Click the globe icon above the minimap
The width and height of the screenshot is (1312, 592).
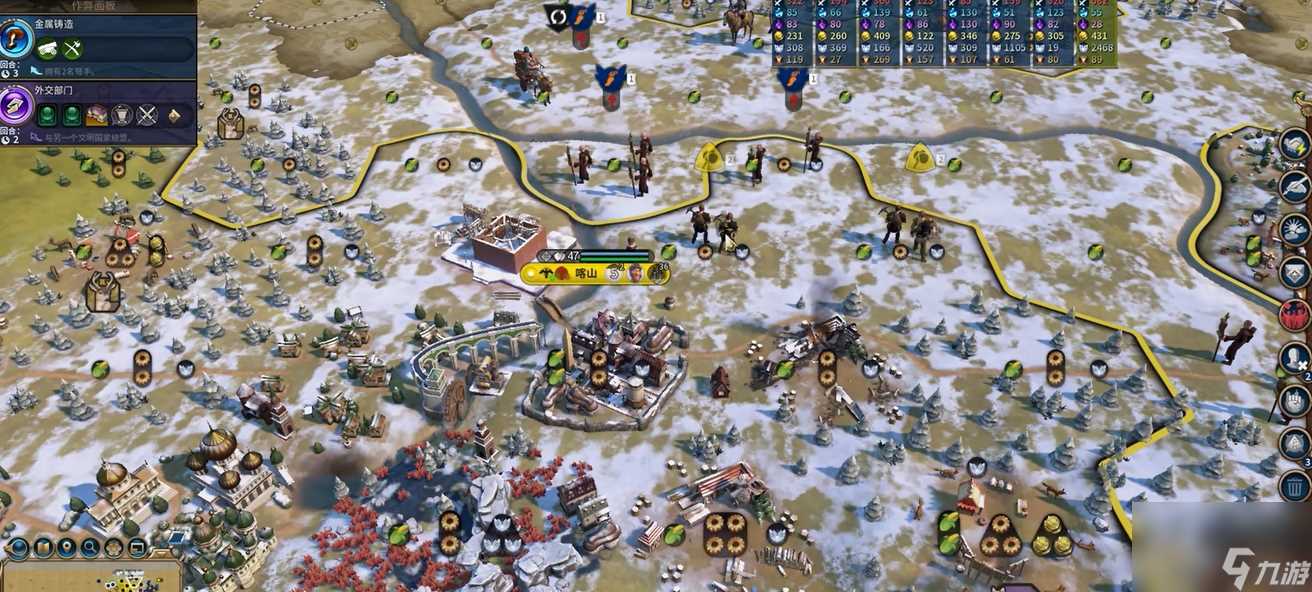(x=18, y=547)
